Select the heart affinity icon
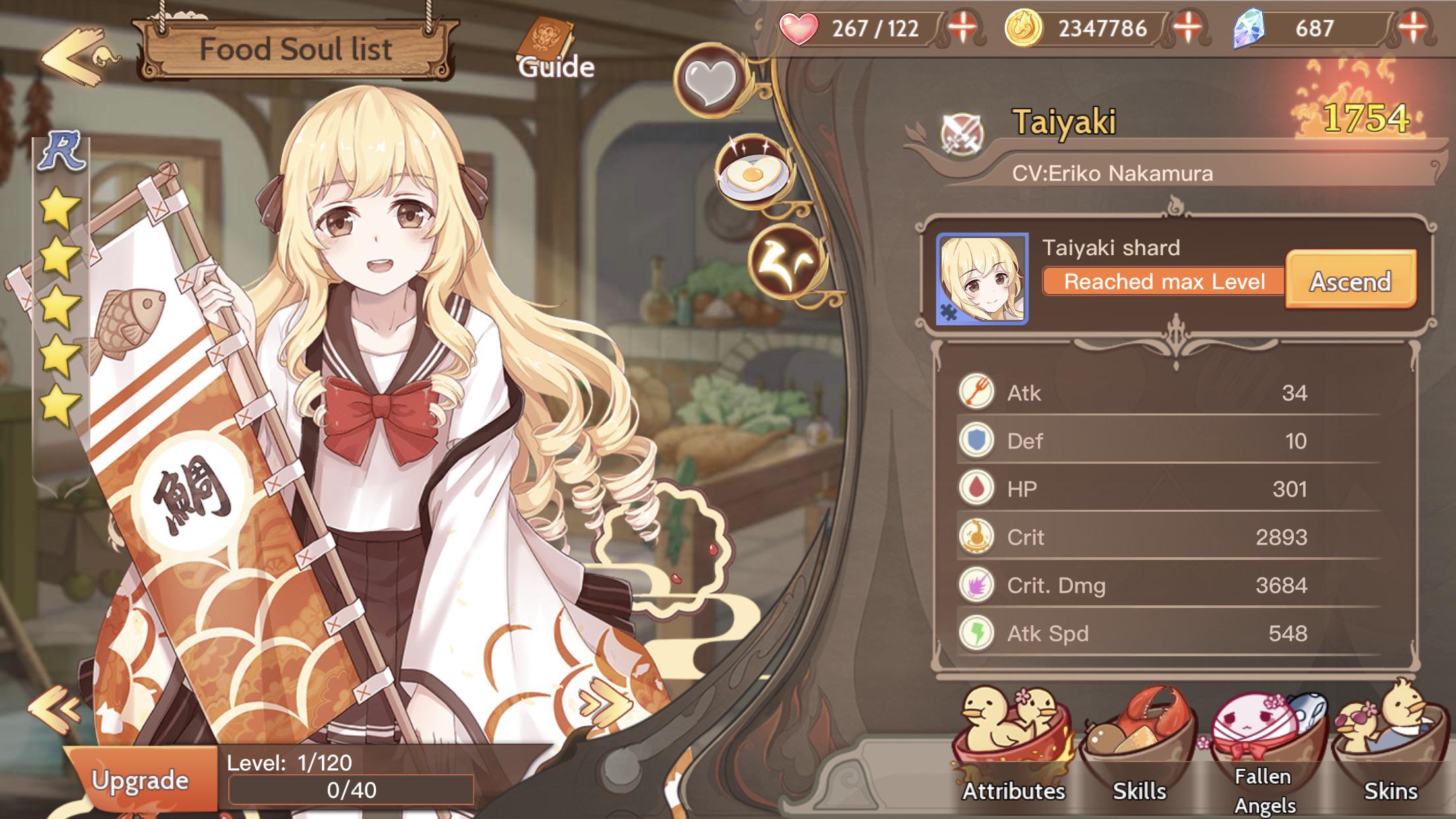 point(712,79)
